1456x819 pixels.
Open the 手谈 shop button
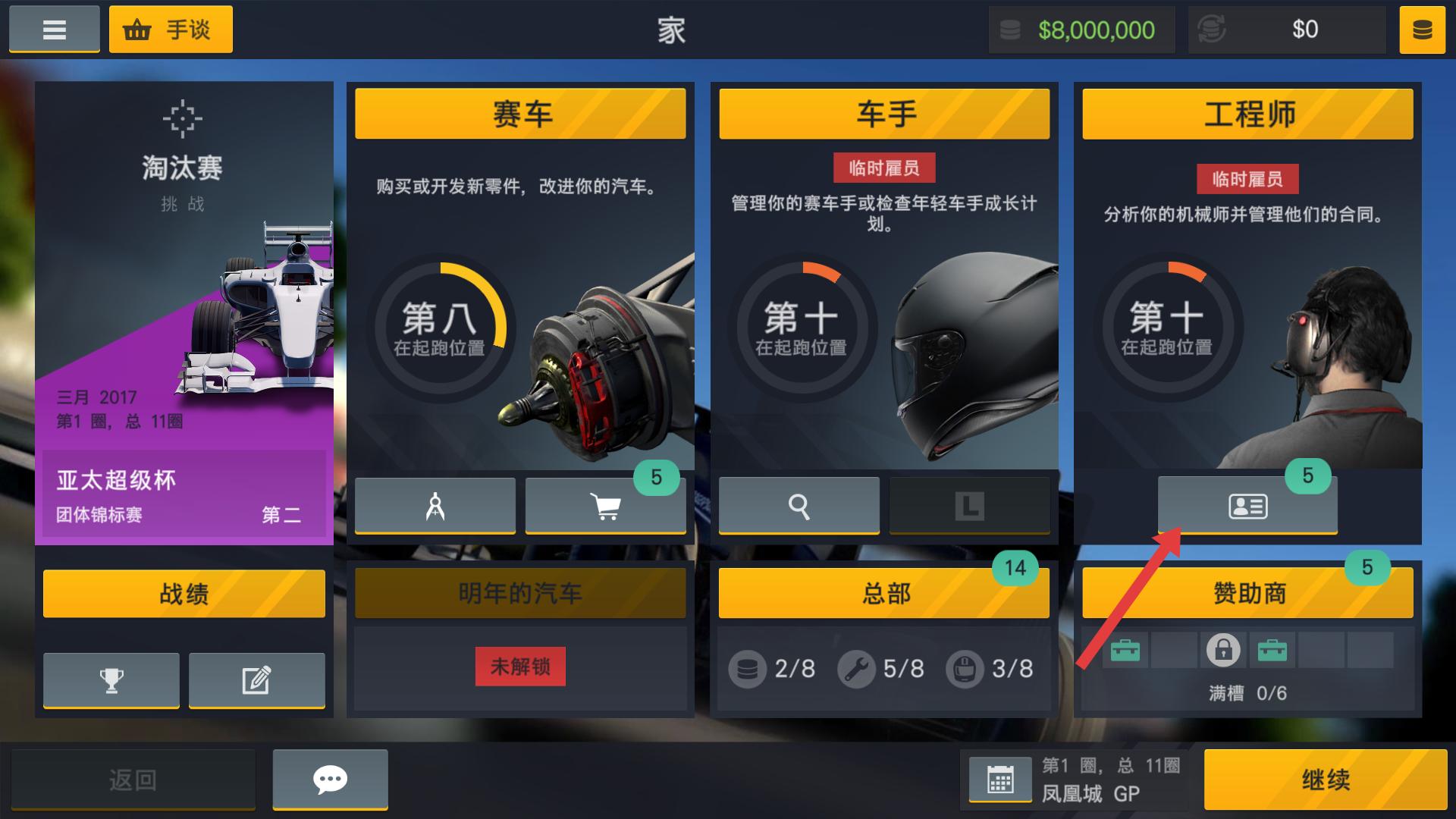[171, 30]
